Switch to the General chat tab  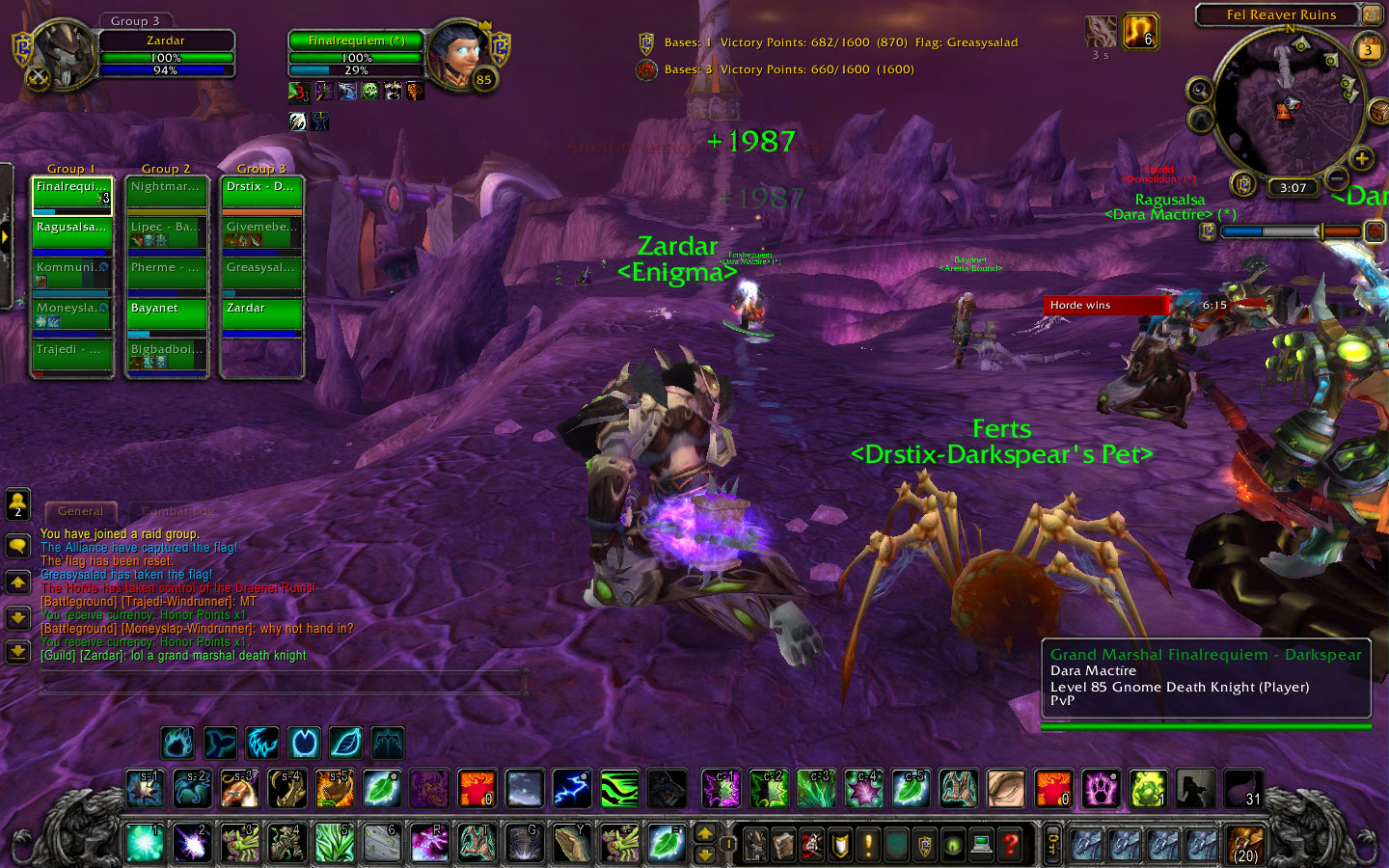point(80,511)
